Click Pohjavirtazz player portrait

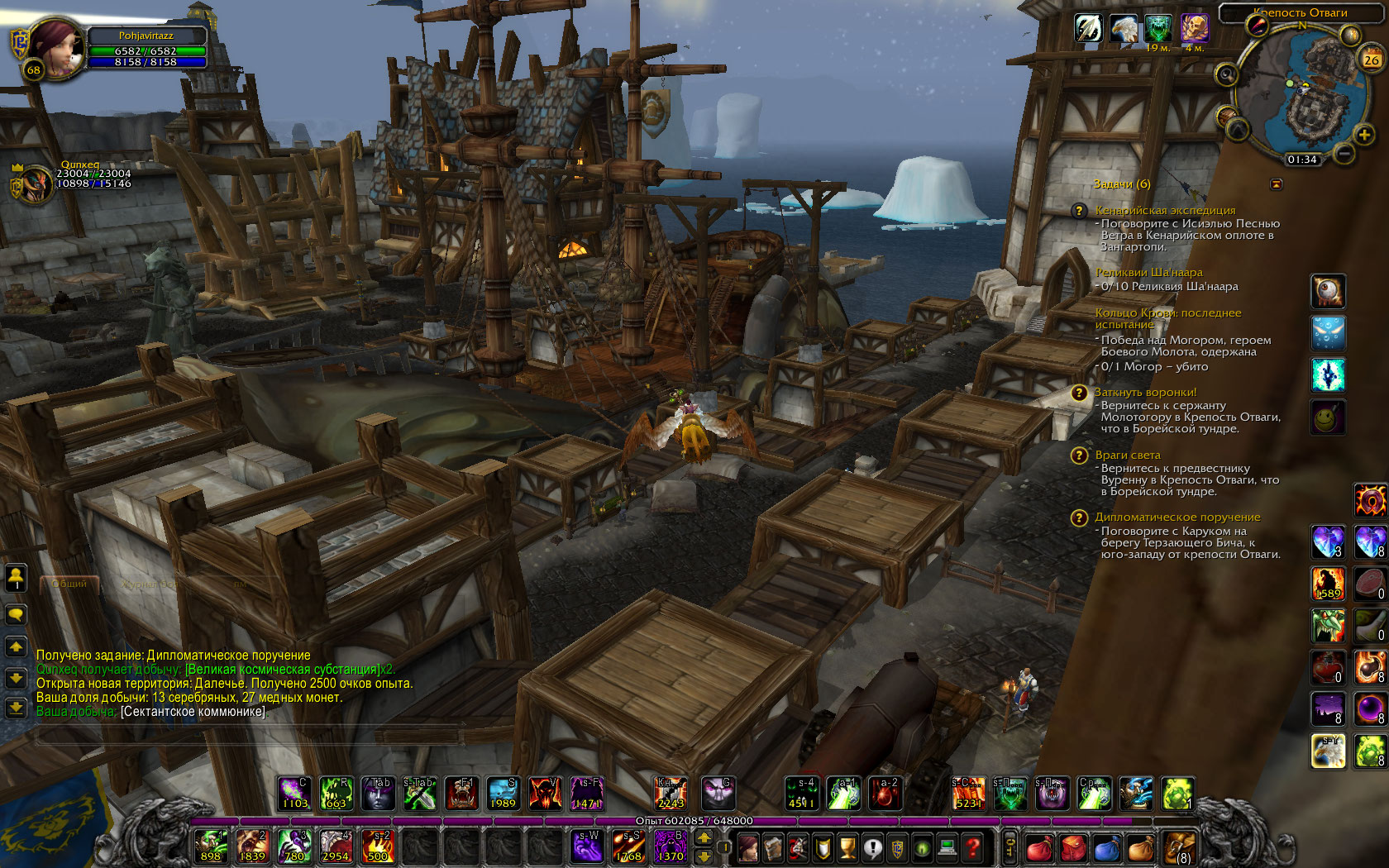(56, 47)
